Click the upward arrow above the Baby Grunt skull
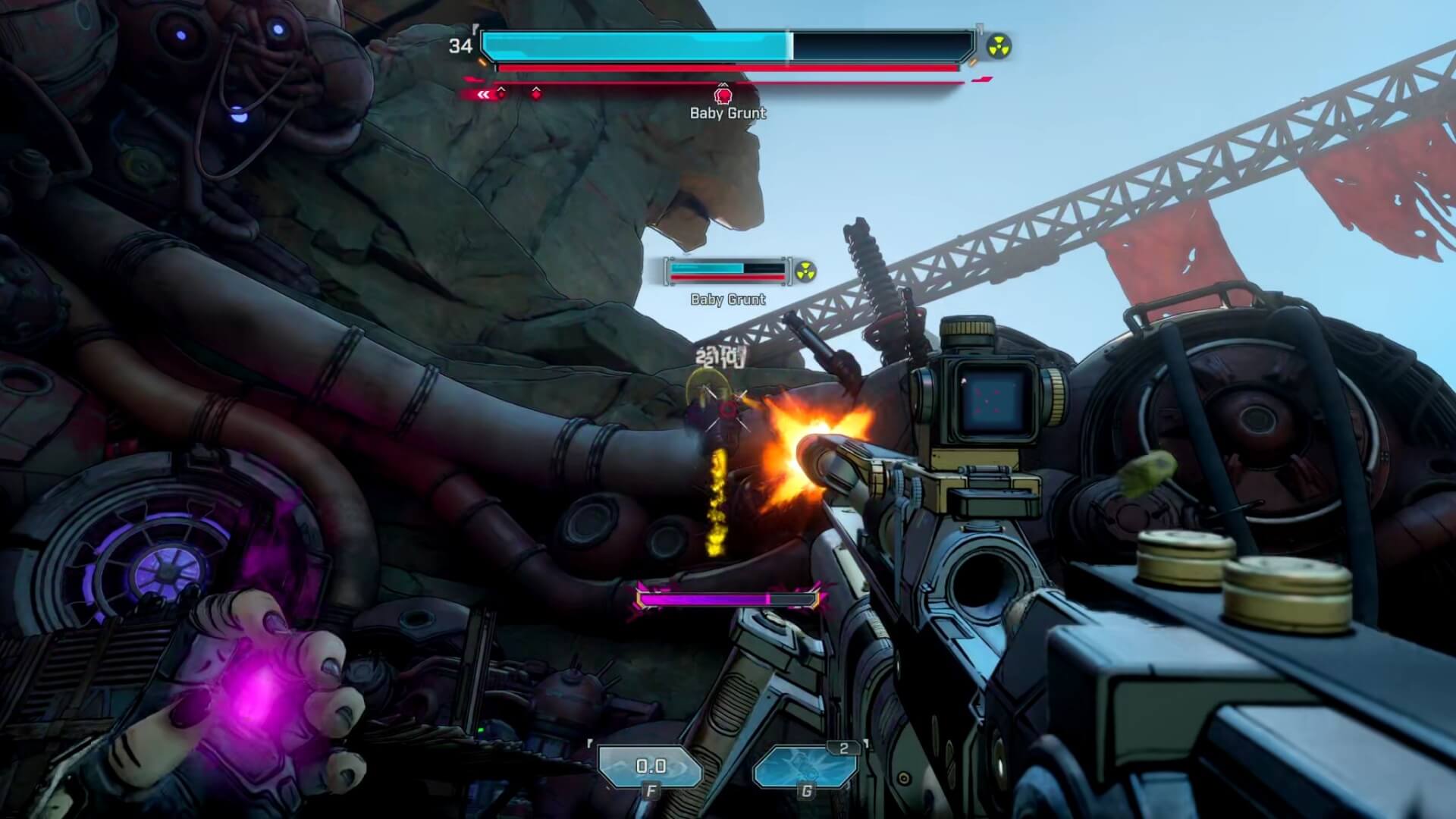The height and width of the screenshot is (819, 1456). [724, 85]
